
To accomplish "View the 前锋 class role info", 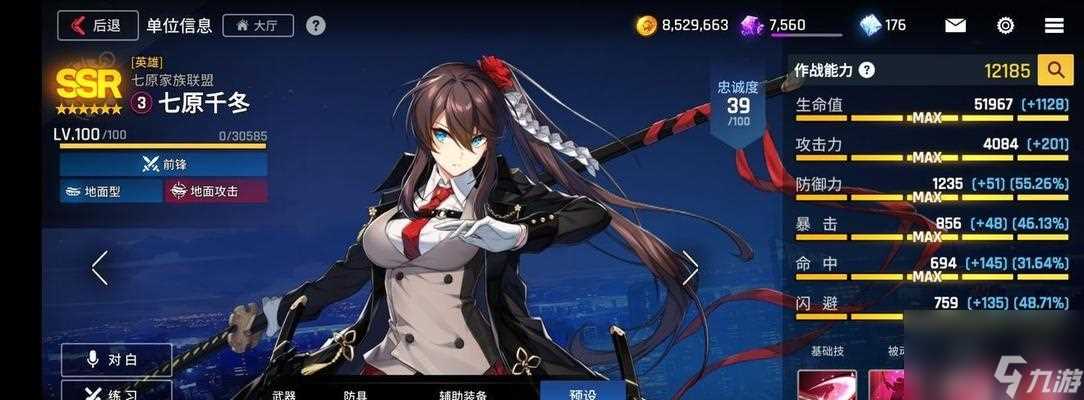I will pos(163,163).
